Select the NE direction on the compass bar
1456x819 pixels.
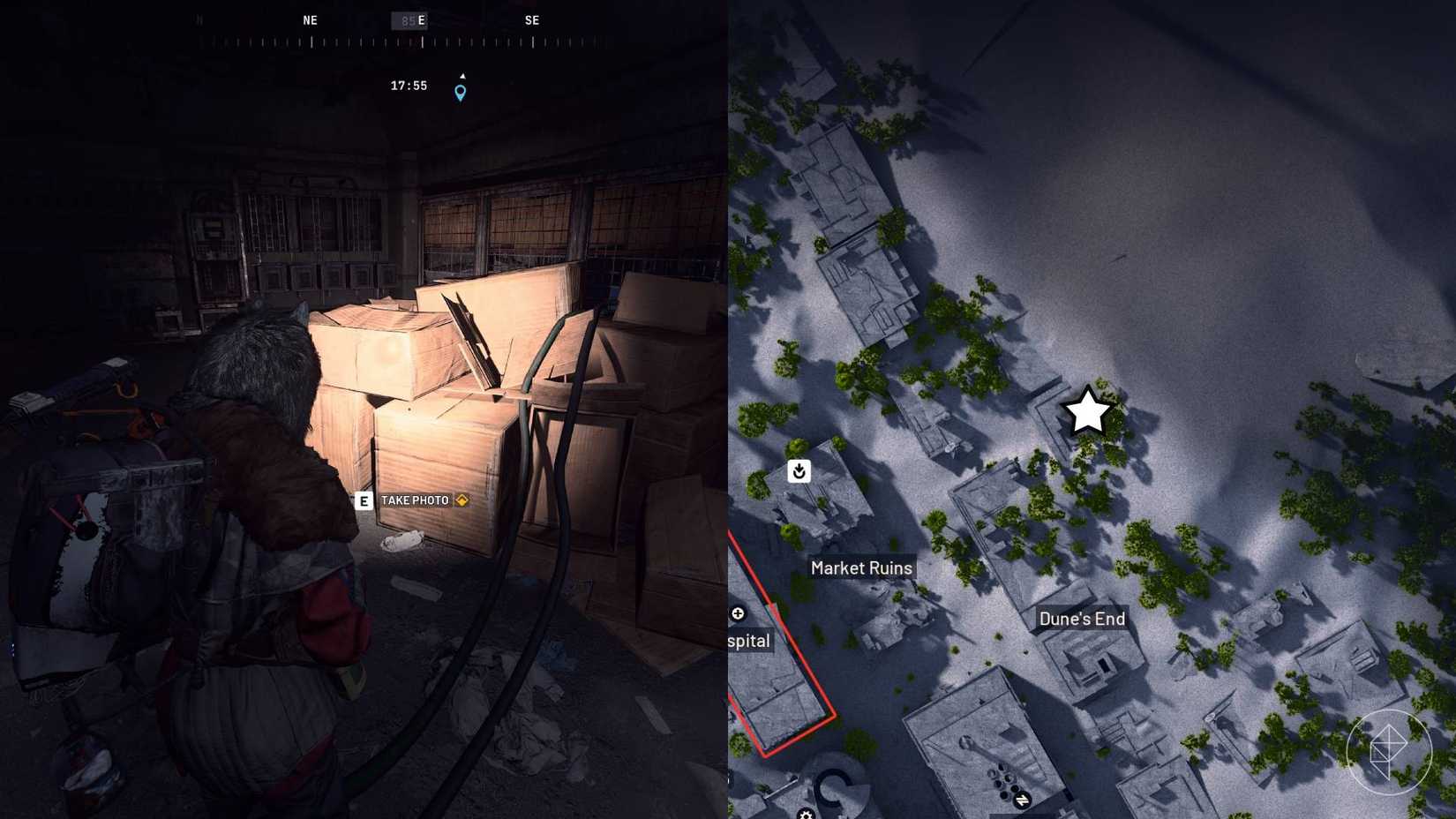click(x=310, y=19)
